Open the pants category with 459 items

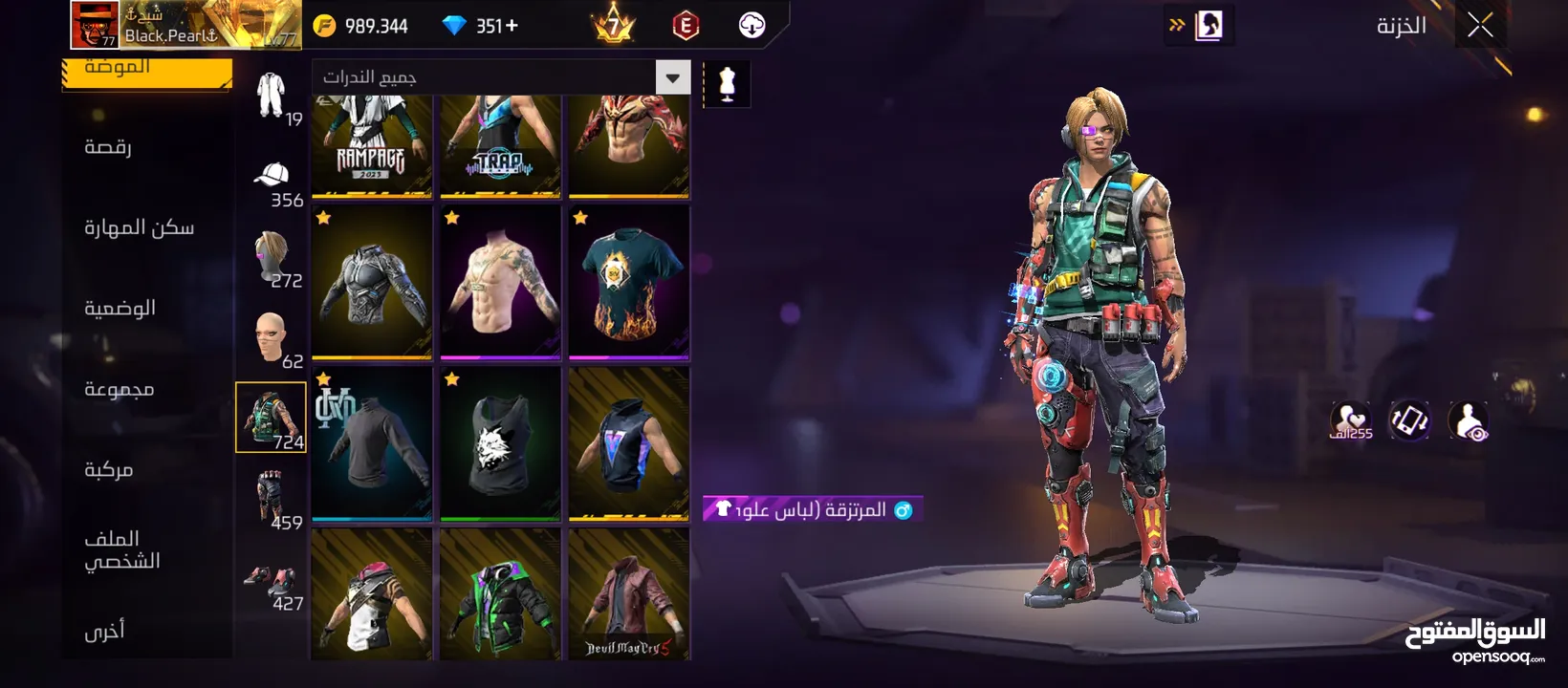pos(272,498)
